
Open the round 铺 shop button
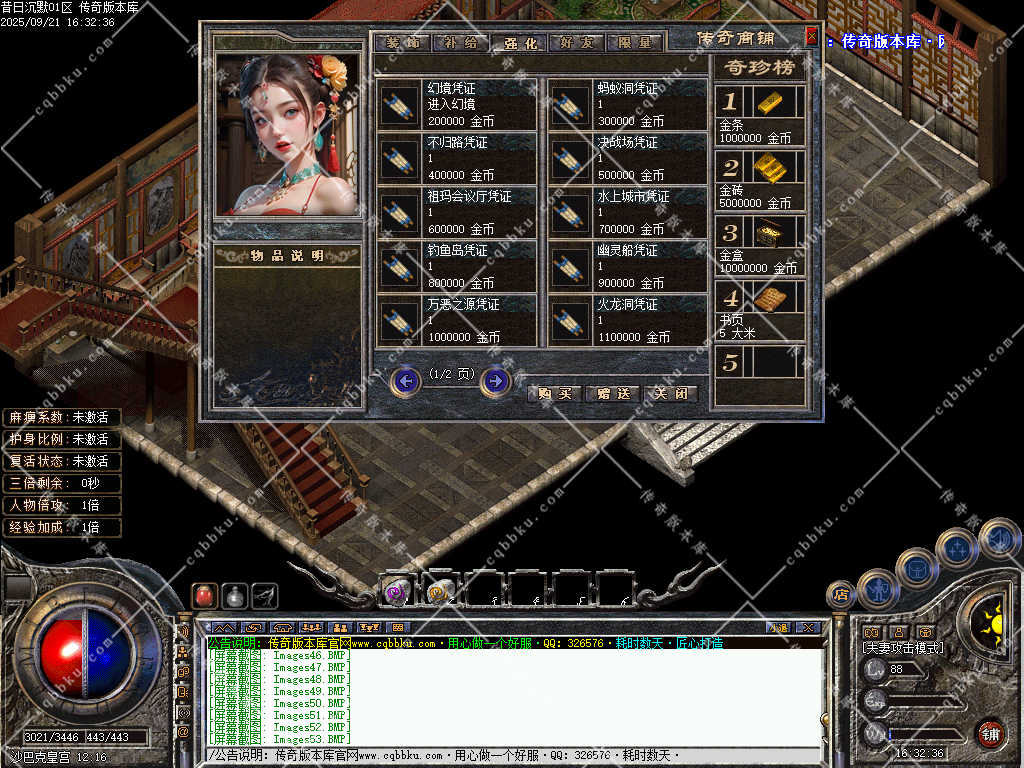click(x=990, y=733)
